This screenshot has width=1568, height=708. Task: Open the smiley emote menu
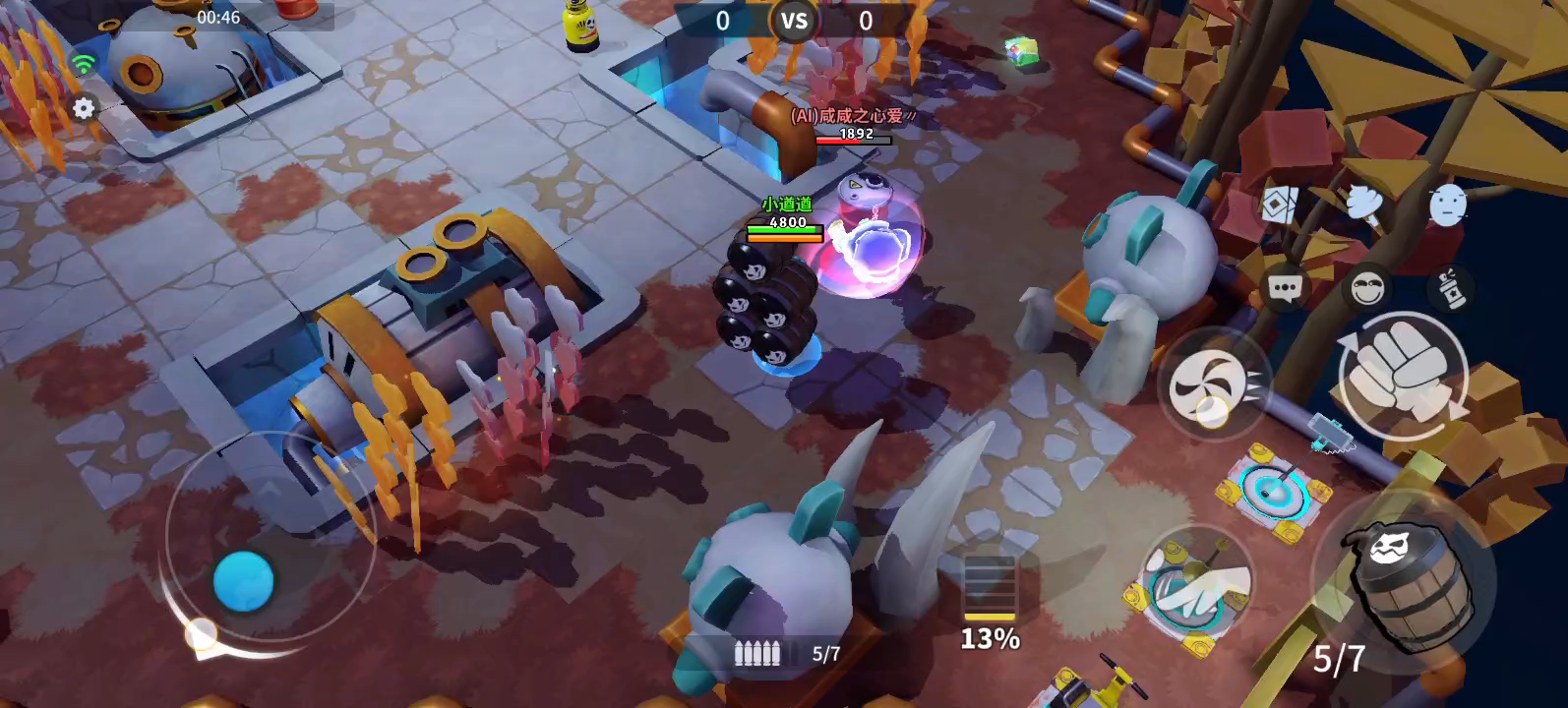(x=1366, y=288)
